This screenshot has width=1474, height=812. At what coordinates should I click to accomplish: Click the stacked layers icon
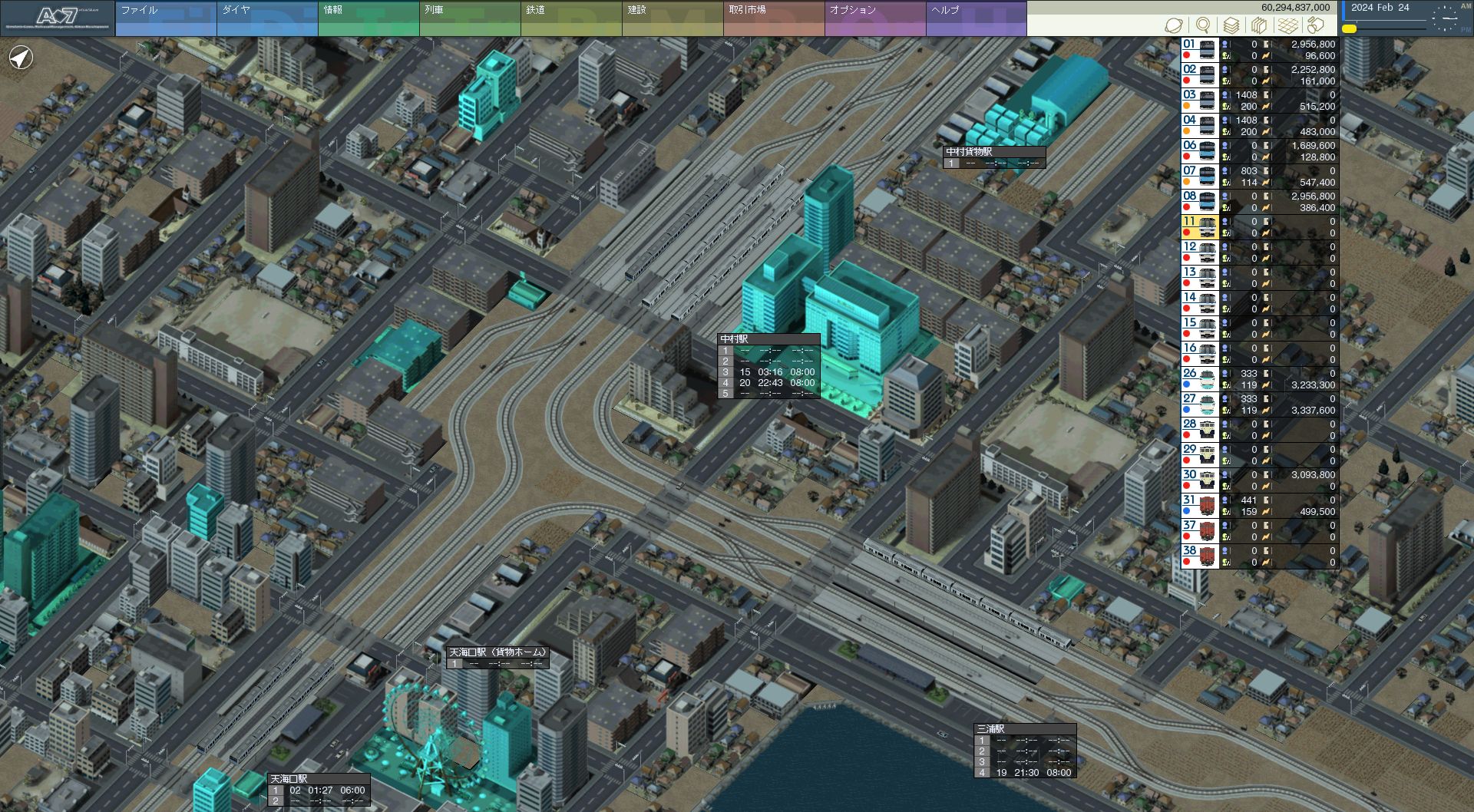pos(1231,25)
